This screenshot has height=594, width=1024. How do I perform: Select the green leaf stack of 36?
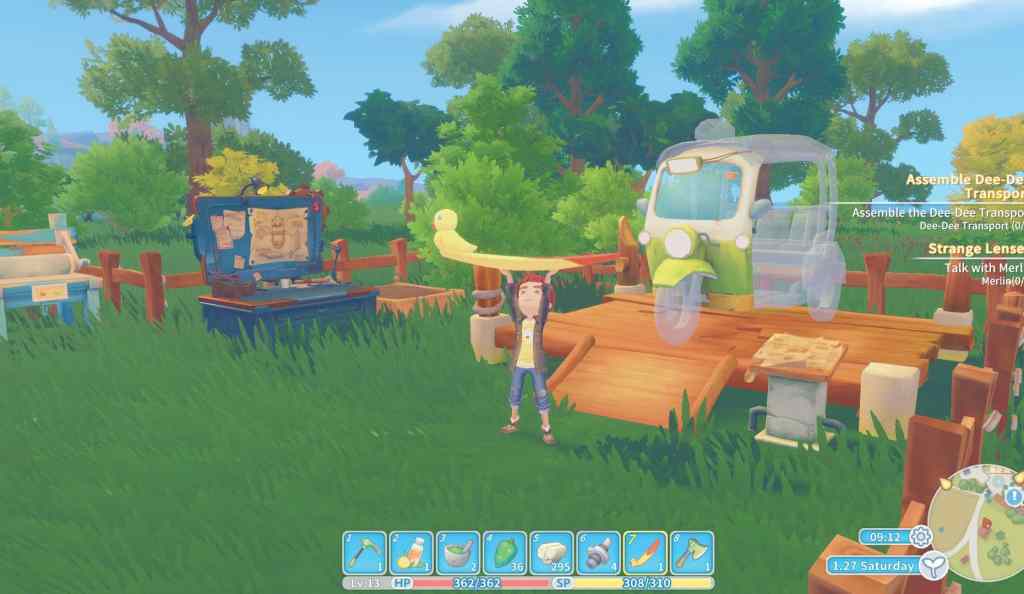pyautogui.click(x=505, y=552)
